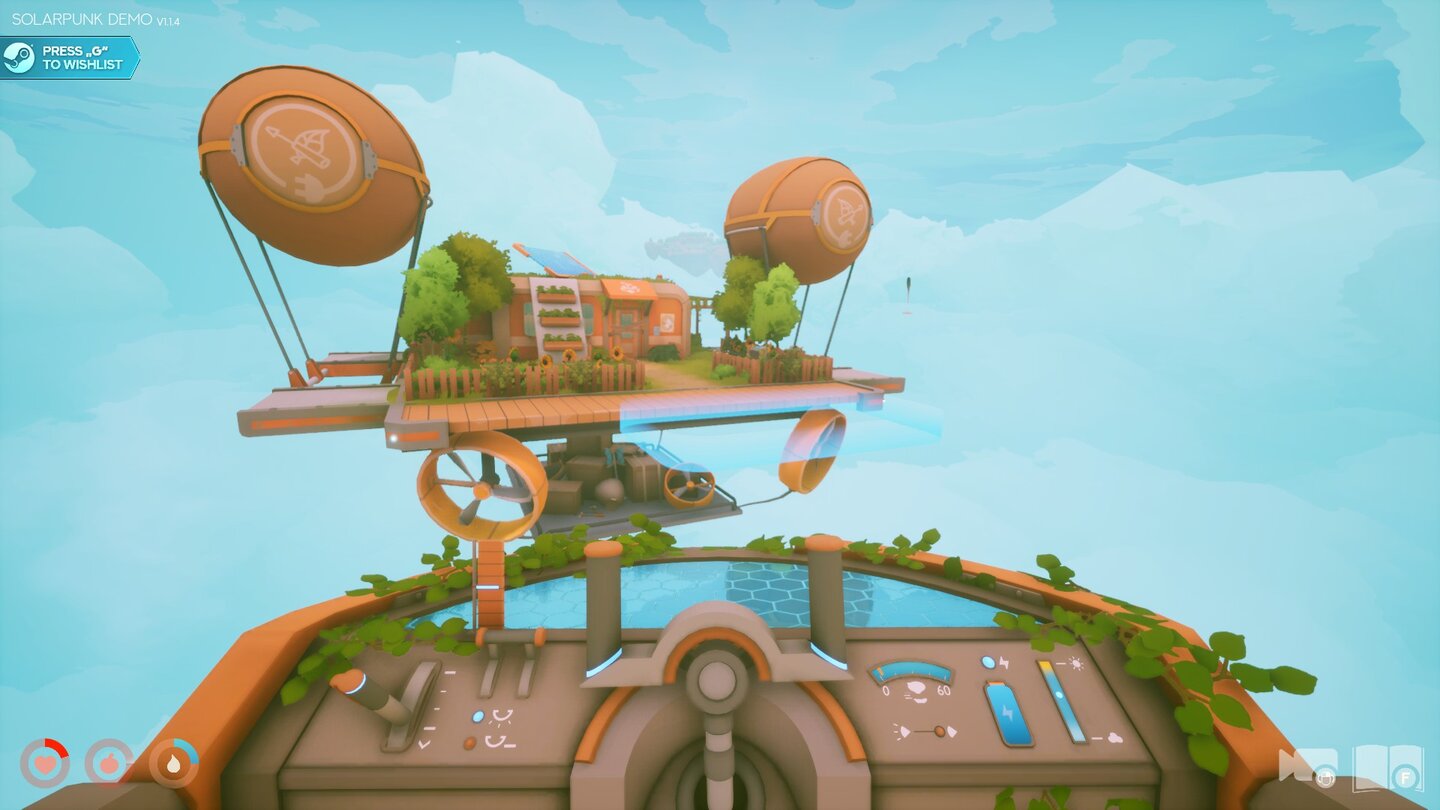Image resolution: width=1440 pixels, height=810 pixels.
Task: Click the sun icon above the daylight gauge
Action: point(1074,664)
